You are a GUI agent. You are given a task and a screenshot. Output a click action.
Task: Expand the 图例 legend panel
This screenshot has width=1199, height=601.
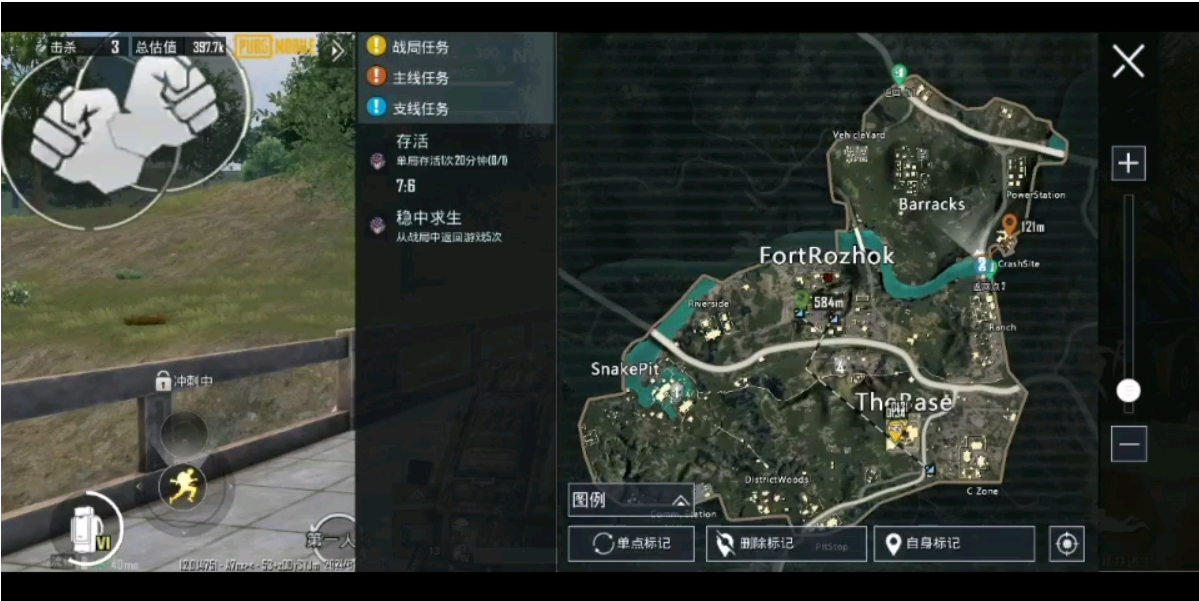[x=630, y=500]
